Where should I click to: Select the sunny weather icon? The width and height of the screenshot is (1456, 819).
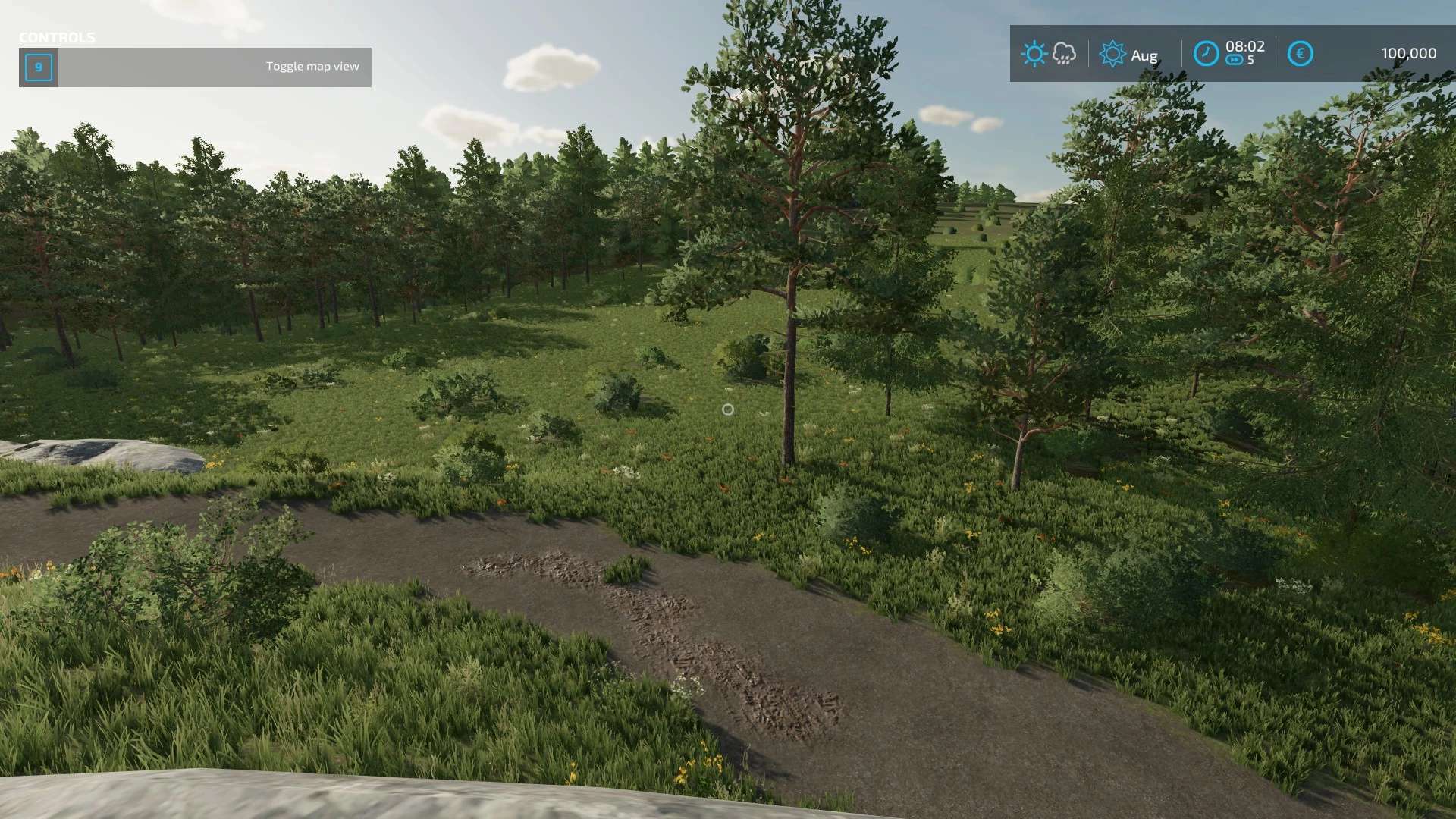pos(1034,54)
